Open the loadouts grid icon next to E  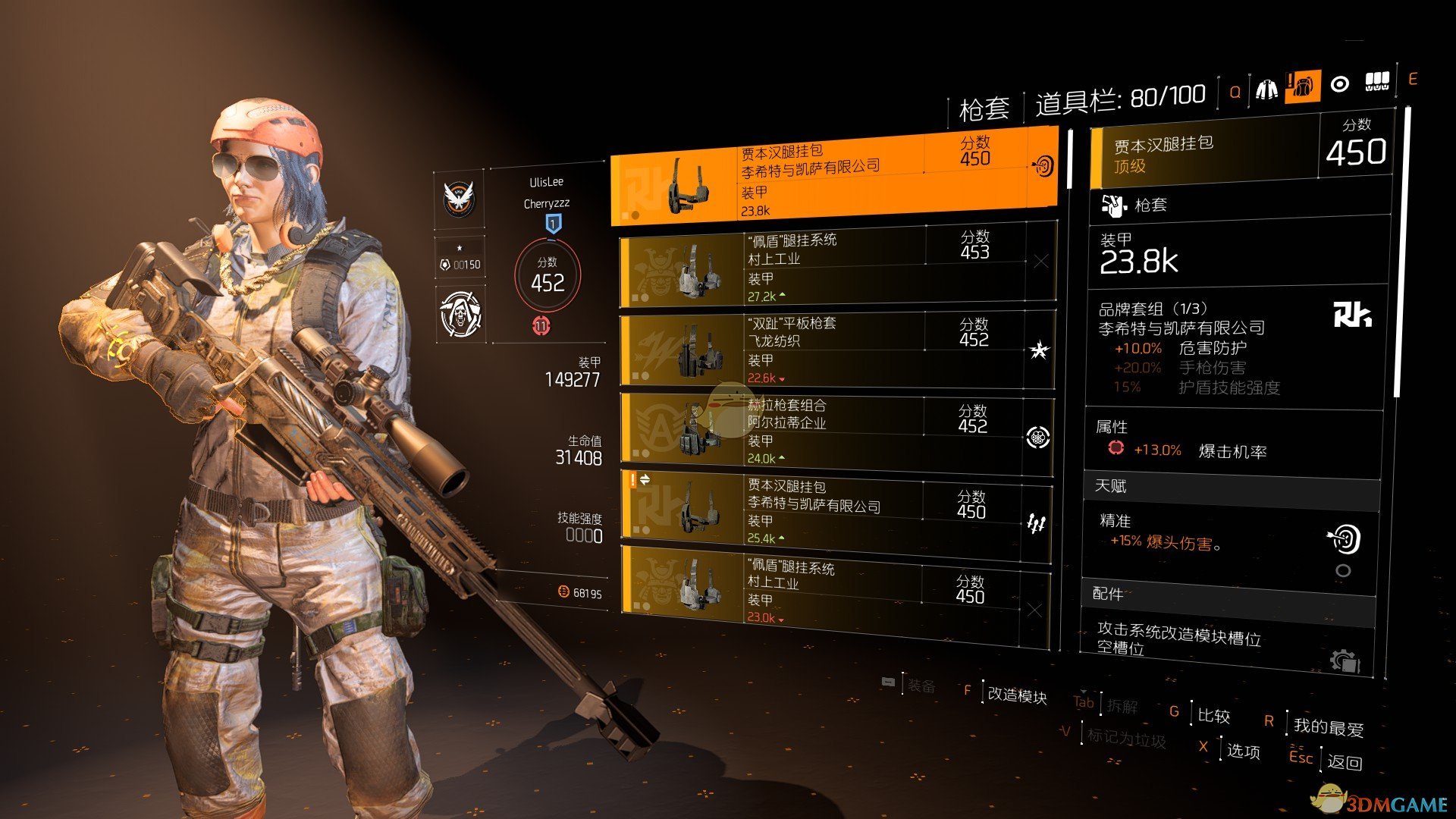[1379, 80]
